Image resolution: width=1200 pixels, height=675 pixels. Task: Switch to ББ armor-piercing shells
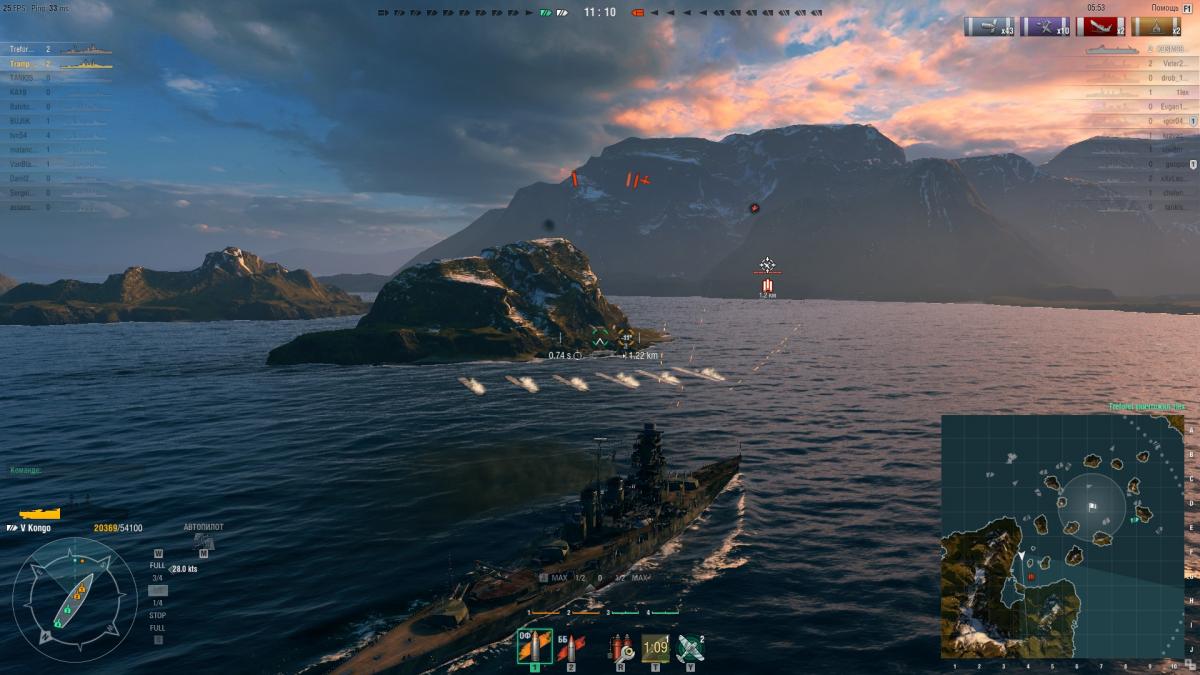571,647
